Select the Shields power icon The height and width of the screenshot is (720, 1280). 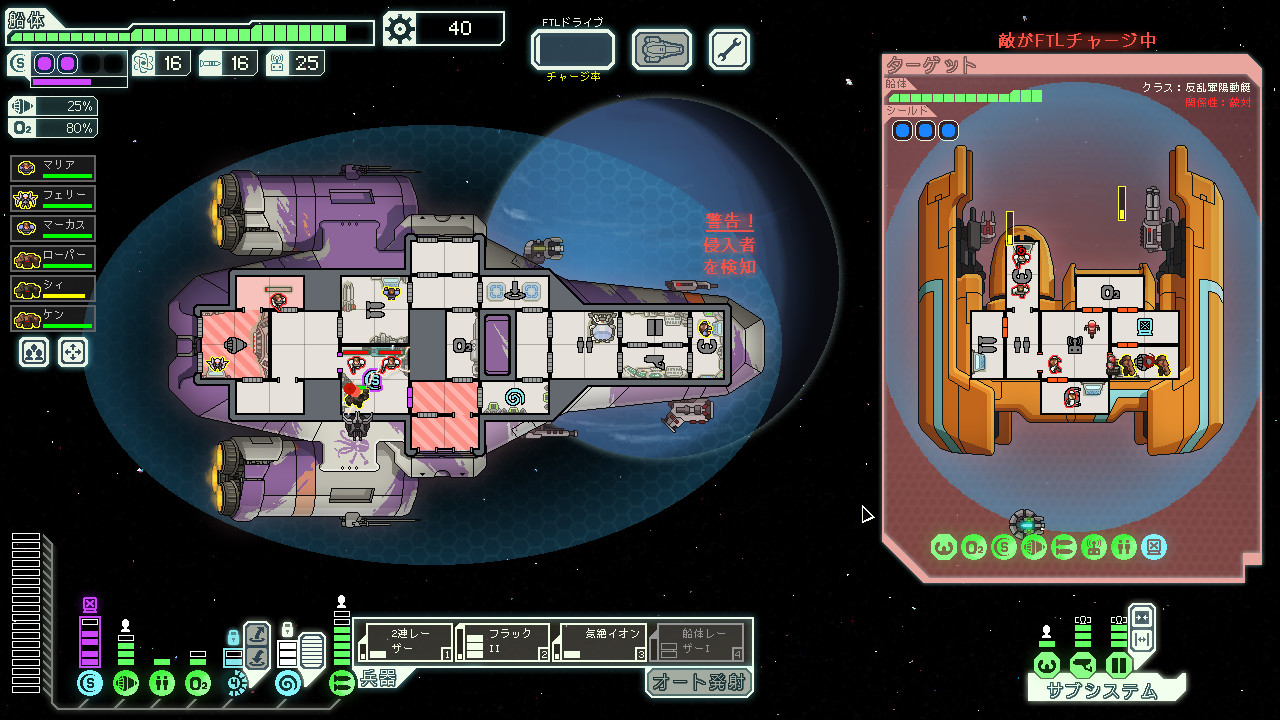click(90, 683)
